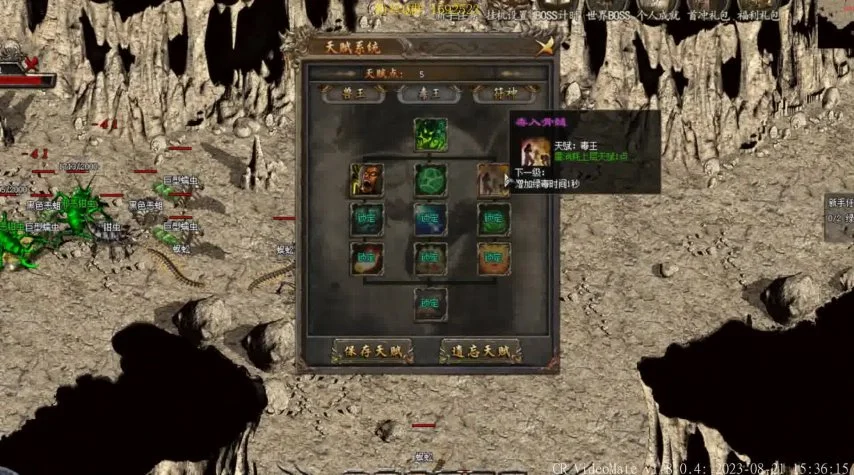Pick the green cracked orb talent
Image resolution: width=854 pixels, height=475 pixels.
(430, 180)
